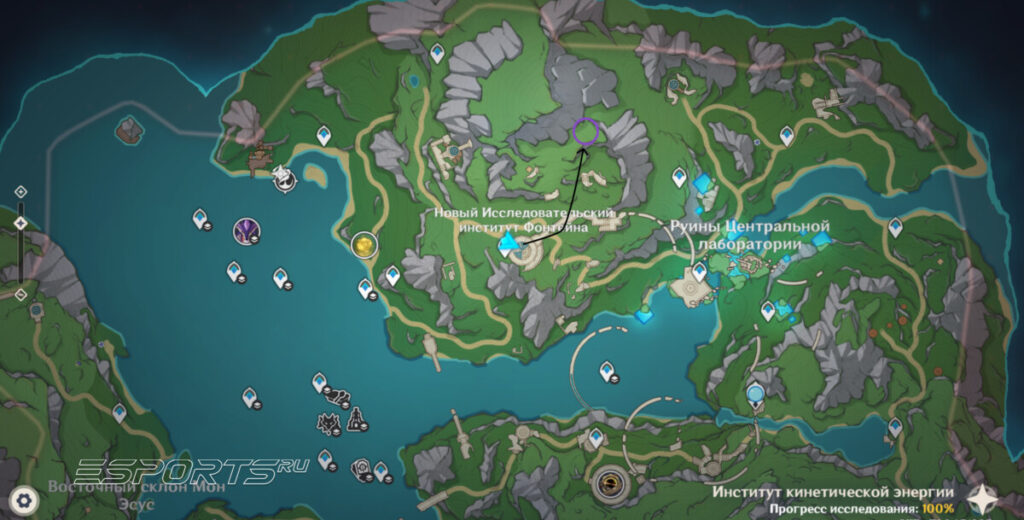Select the spiky monster marker in the sea
Viewport: 1024px width, 520px height.
329,424
